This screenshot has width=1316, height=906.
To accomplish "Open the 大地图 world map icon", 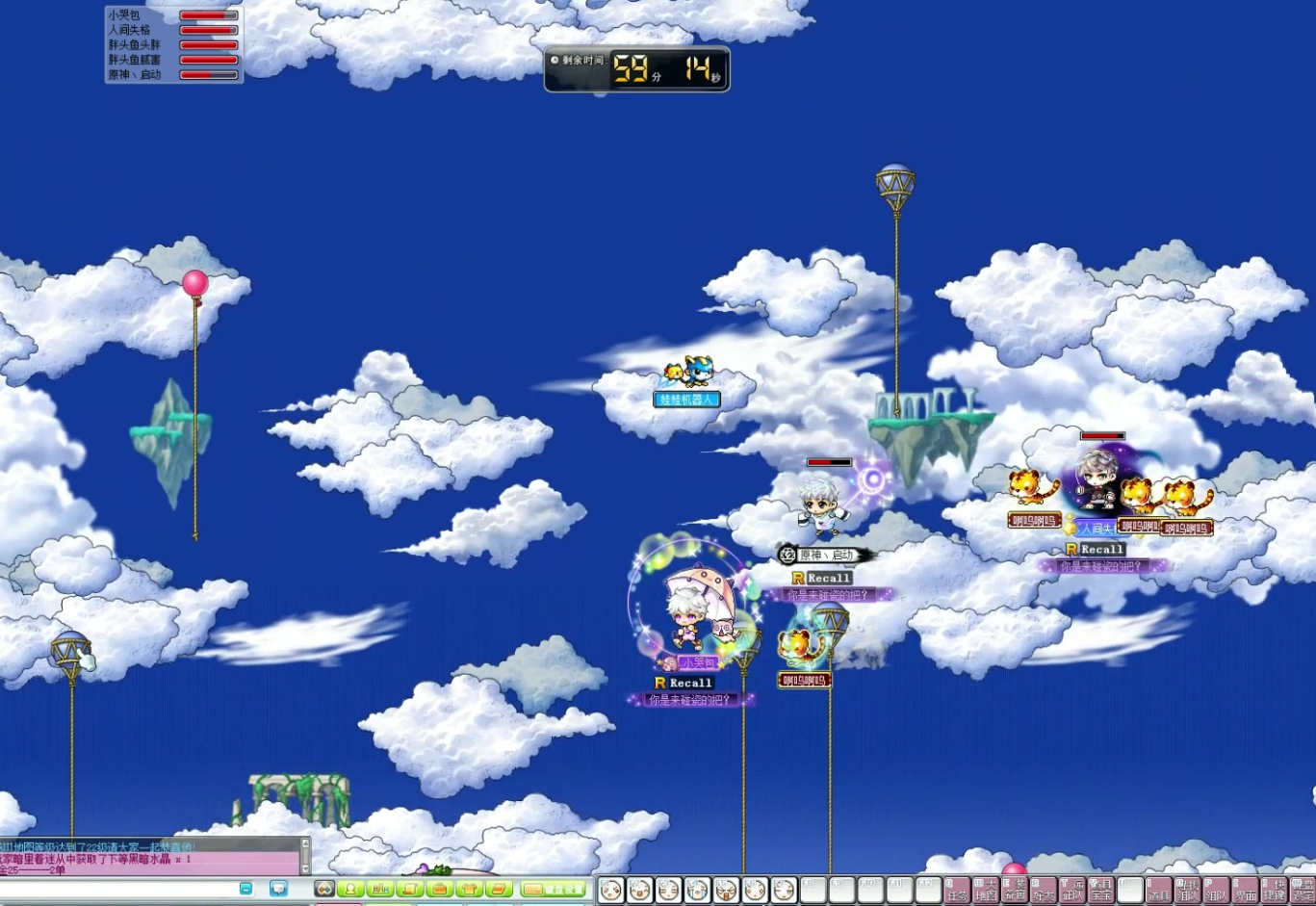I will (986, 890).
